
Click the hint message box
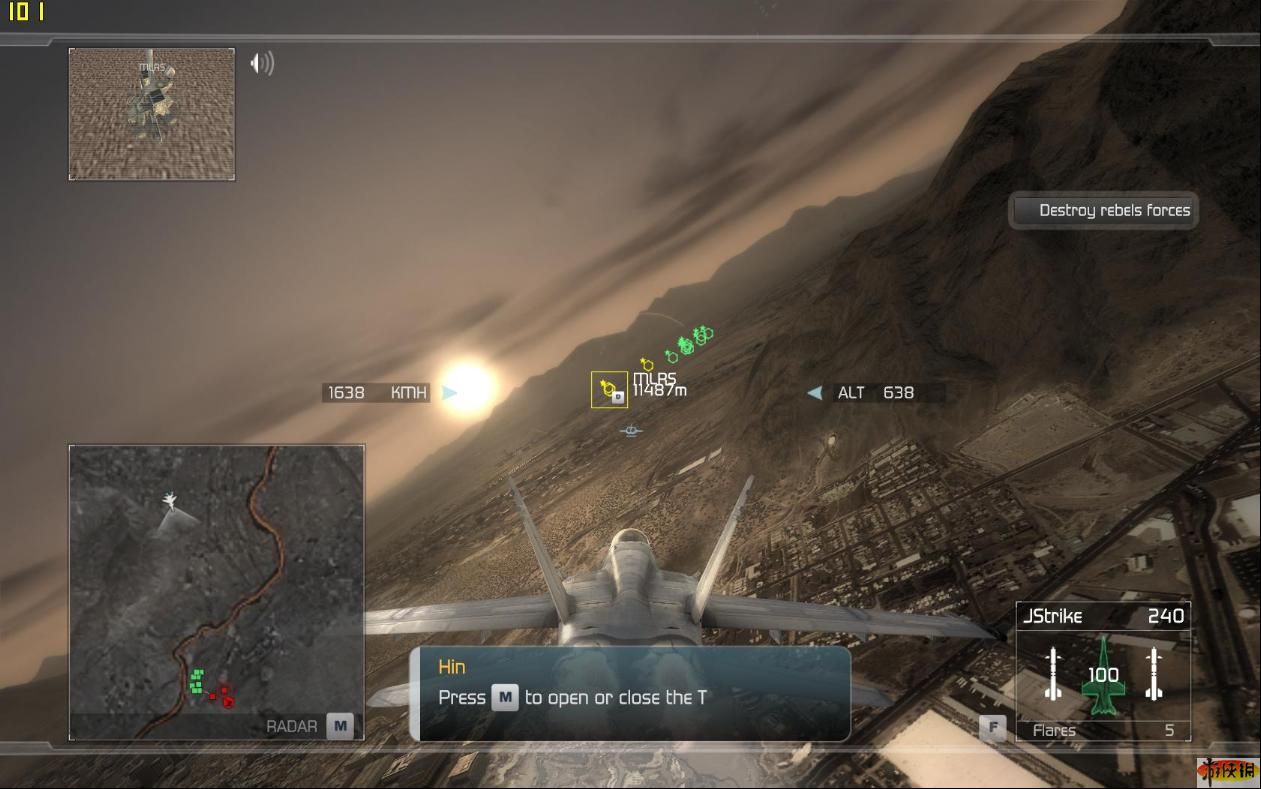point(630,693)
